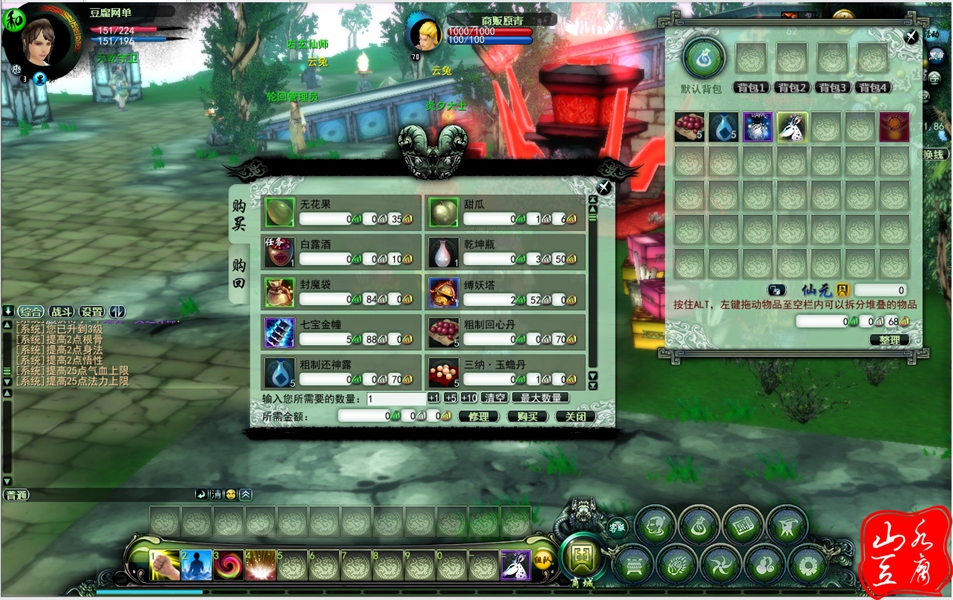
Task: Select the 粗制回心丹 pills in shop
Action: point(444,332)
